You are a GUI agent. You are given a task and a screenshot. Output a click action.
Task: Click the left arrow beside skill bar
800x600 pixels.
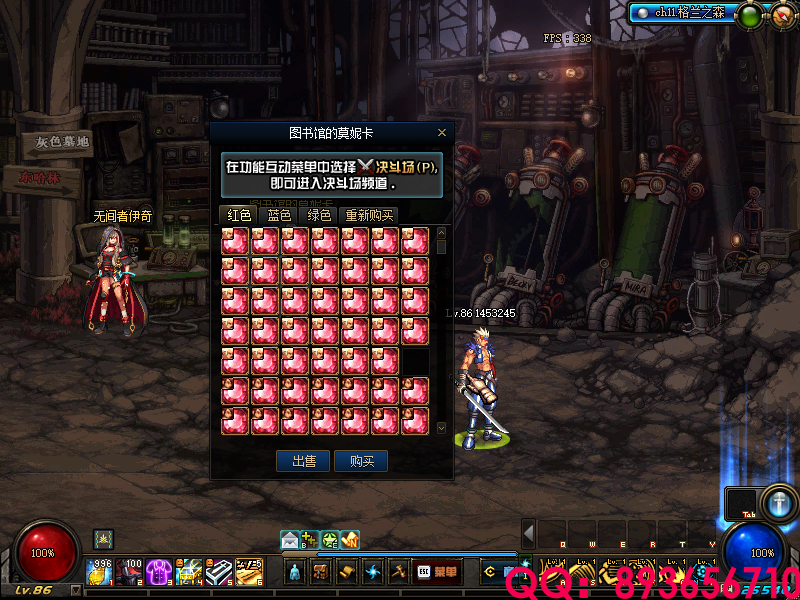click(x=529, y=534)
